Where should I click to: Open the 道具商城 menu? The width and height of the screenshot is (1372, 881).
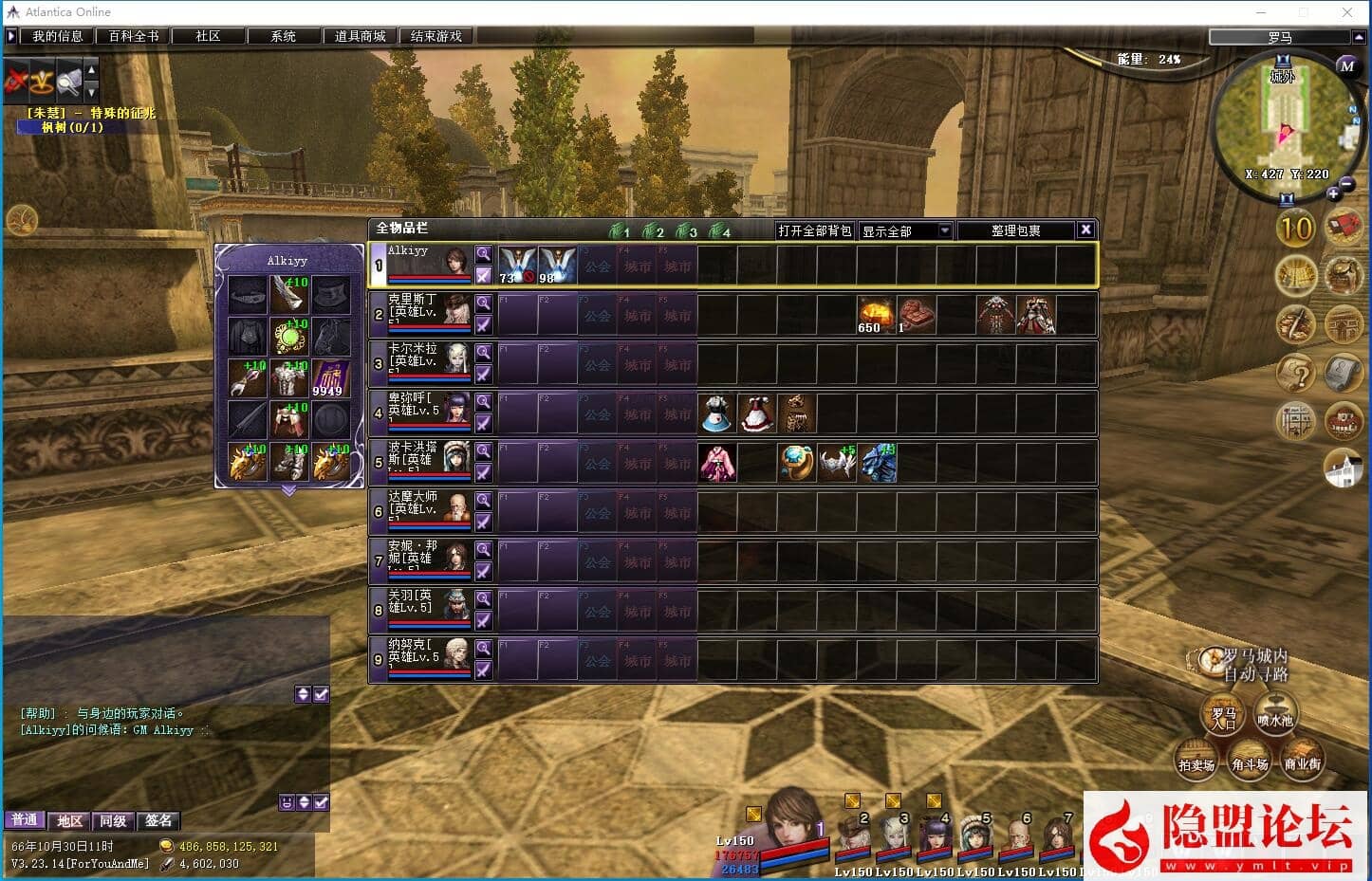click(359, 35)
